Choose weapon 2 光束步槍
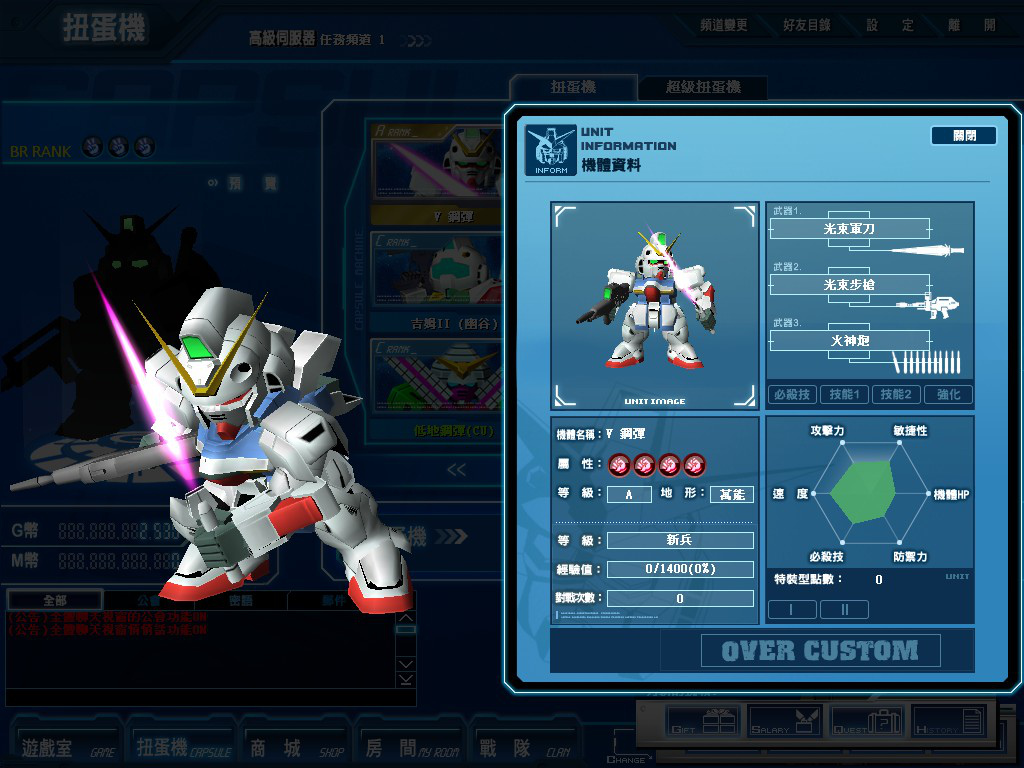The width and height of the screenshot is (1024, 768). 849,285
